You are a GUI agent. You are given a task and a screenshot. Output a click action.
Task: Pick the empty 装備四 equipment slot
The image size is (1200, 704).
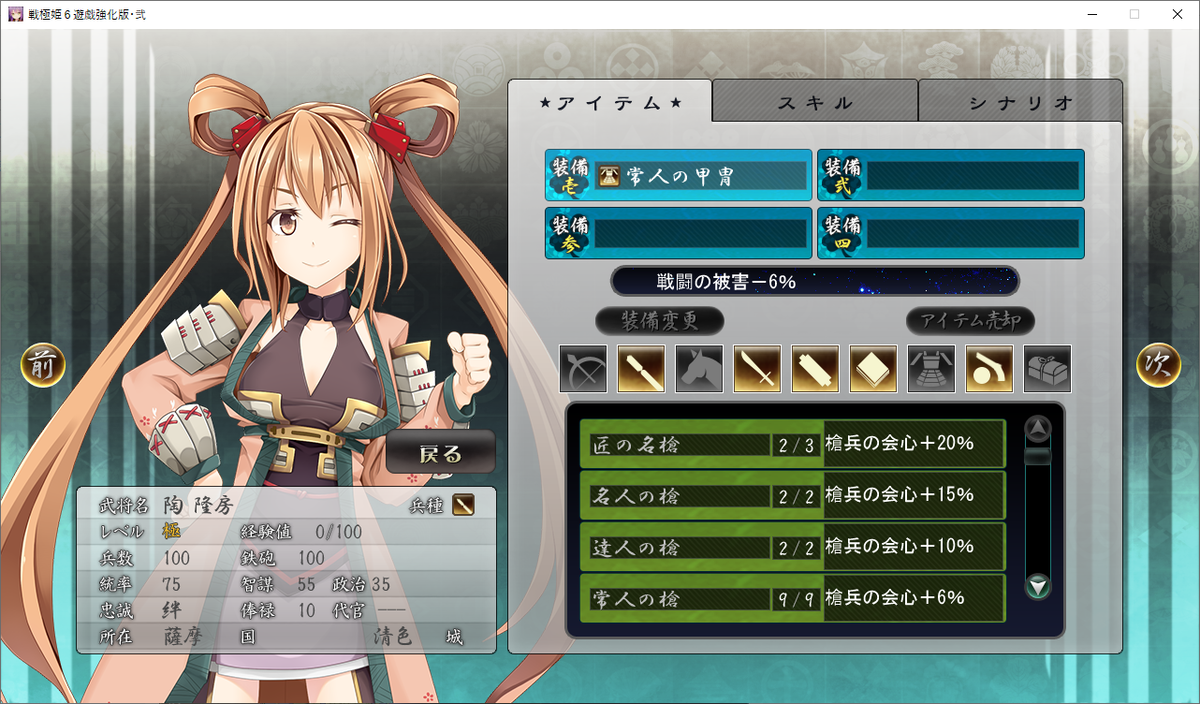click(x=951, y=233)
